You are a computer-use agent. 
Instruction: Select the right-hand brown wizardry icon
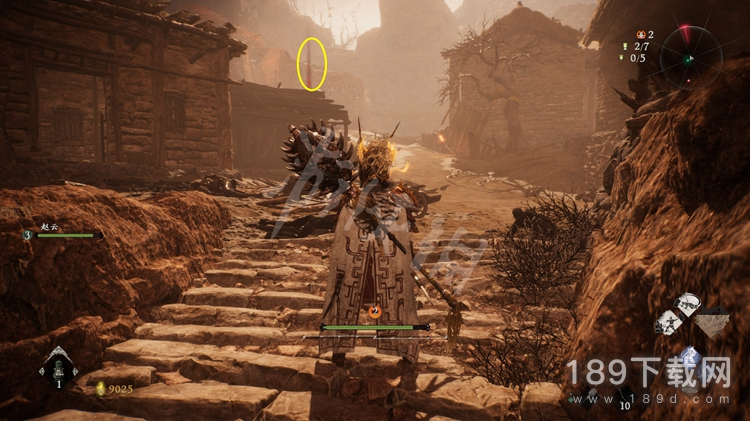712,323
